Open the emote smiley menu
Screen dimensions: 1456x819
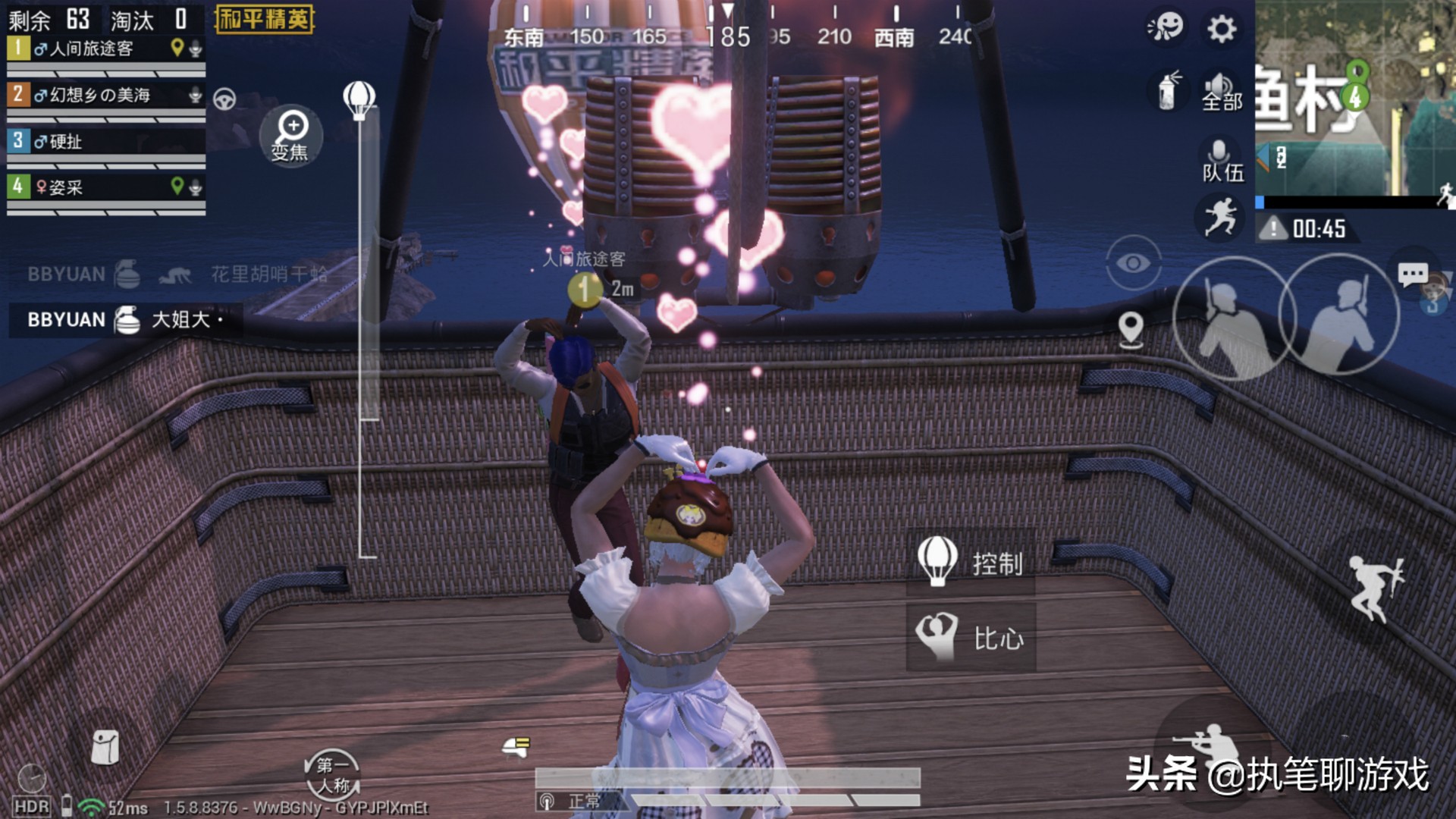tap(1166, 27)
